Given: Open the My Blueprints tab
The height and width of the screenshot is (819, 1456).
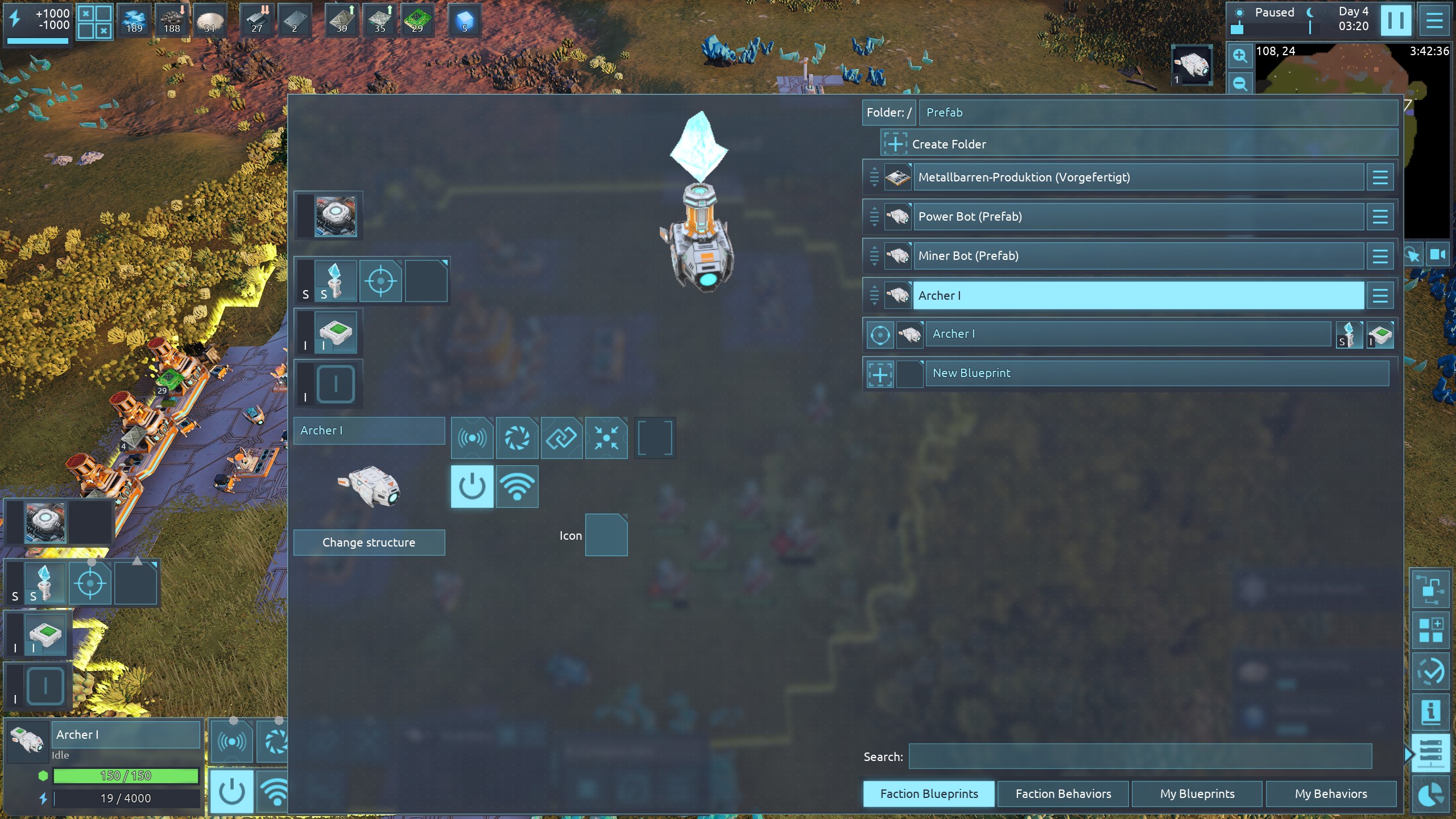Looking at the screenshot, I should tap(1197, 793).
